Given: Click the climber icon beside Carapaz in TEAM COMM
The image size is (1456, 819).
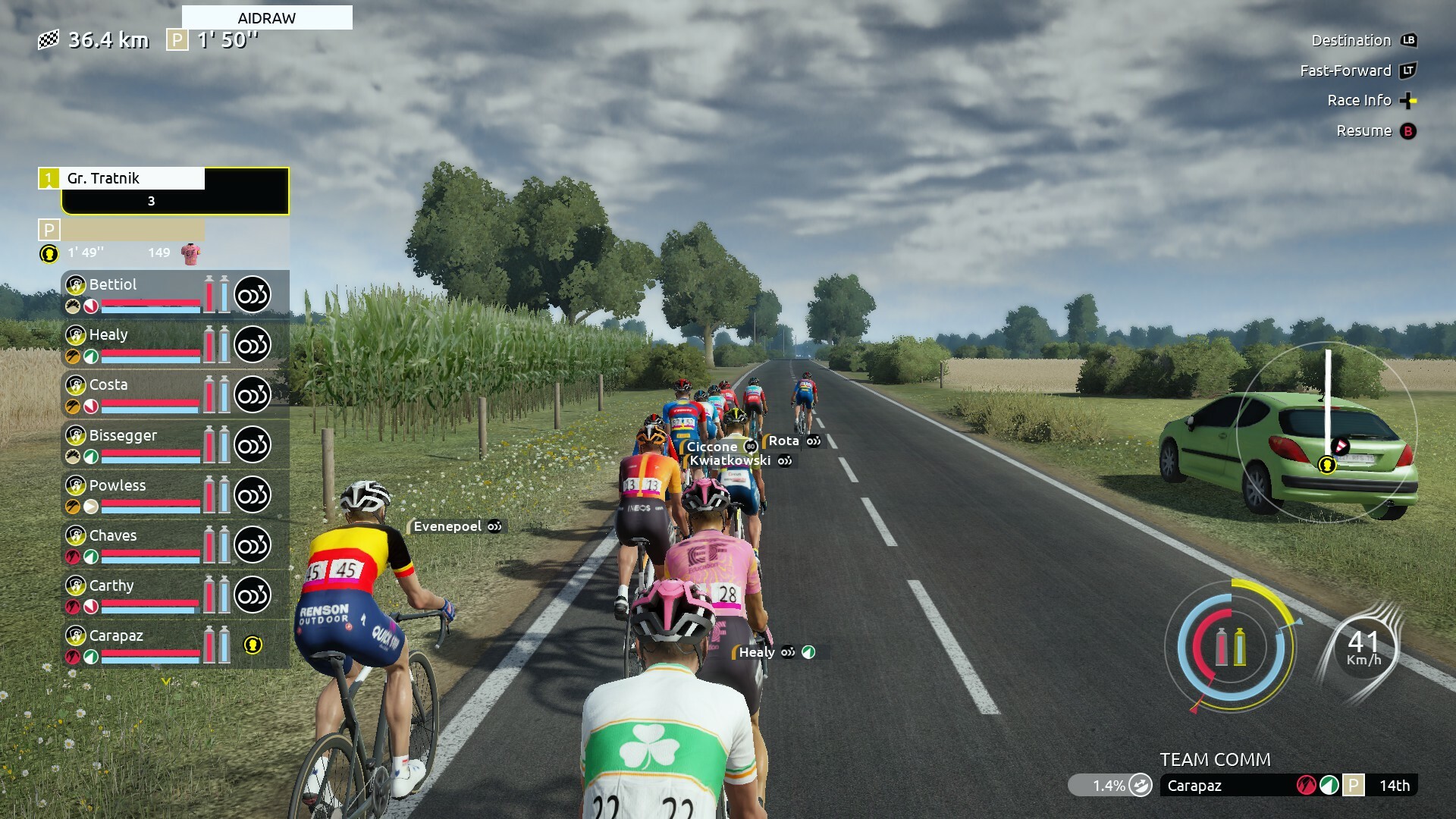Looking at the screenshot, I should click(x=1305, y=786).
